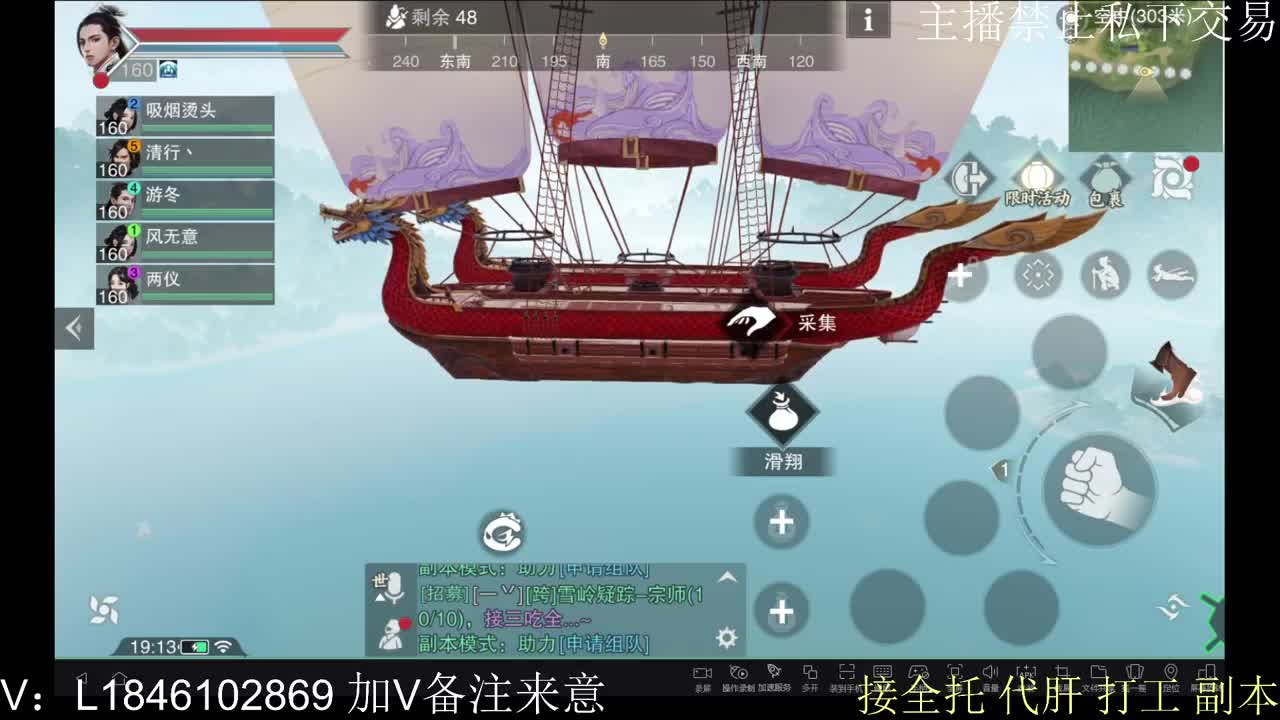The height and width of the screenshot is (720, 1280).
Task: Click the red health bar at top left
Action: pos(230,32)
